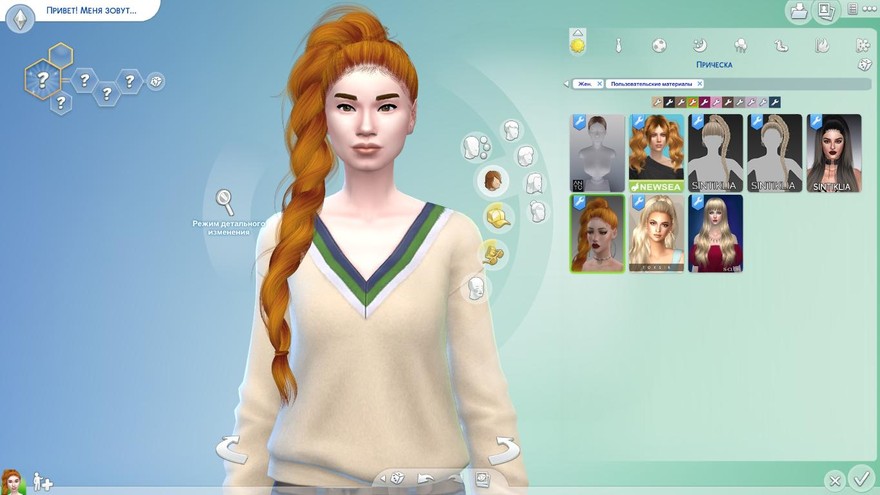Viewport: 880px width, 495px height.
Task: Cancel with the X button beside checkmark
Action: click(833, 481)
